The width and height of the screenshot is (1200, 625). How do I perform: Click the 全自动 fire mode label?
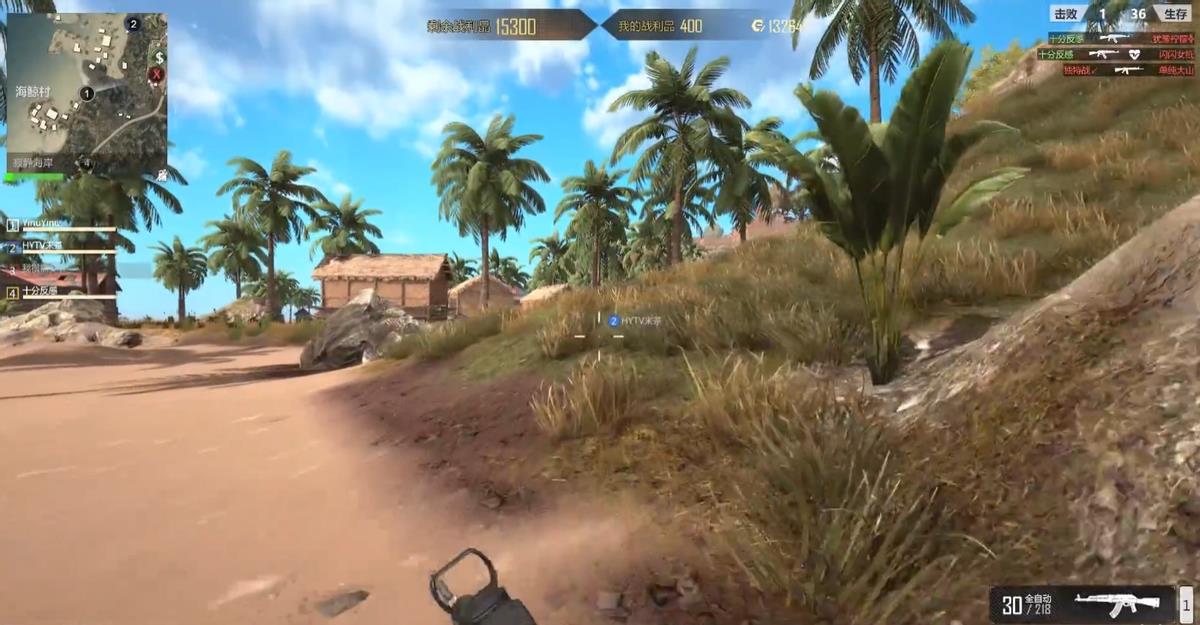pos(1041,598)
